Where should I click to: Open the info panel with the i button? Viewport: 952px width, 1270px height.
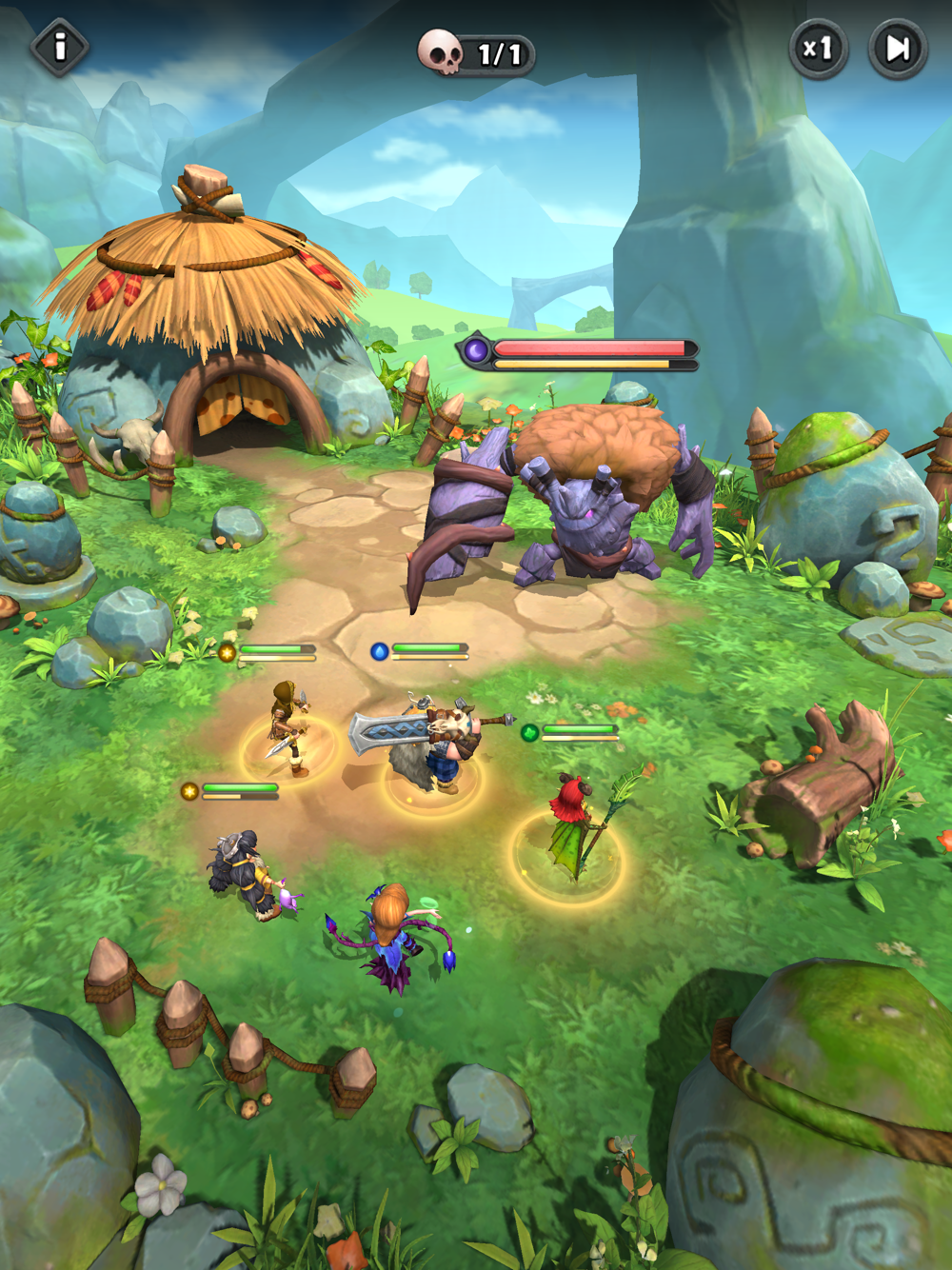pos(60,47)
